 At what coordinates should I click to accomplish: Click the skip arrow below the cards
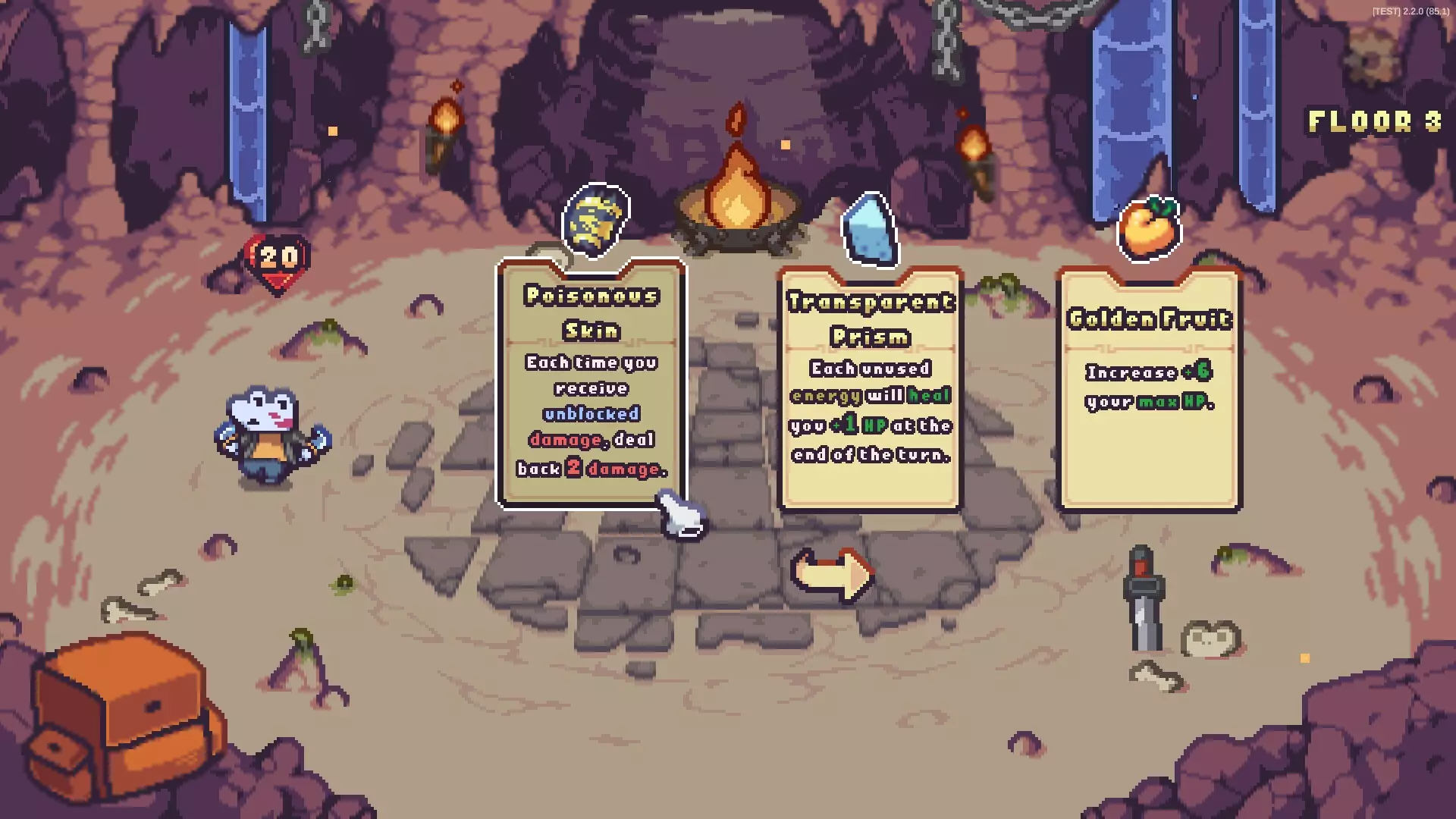[x=832, y=575]
